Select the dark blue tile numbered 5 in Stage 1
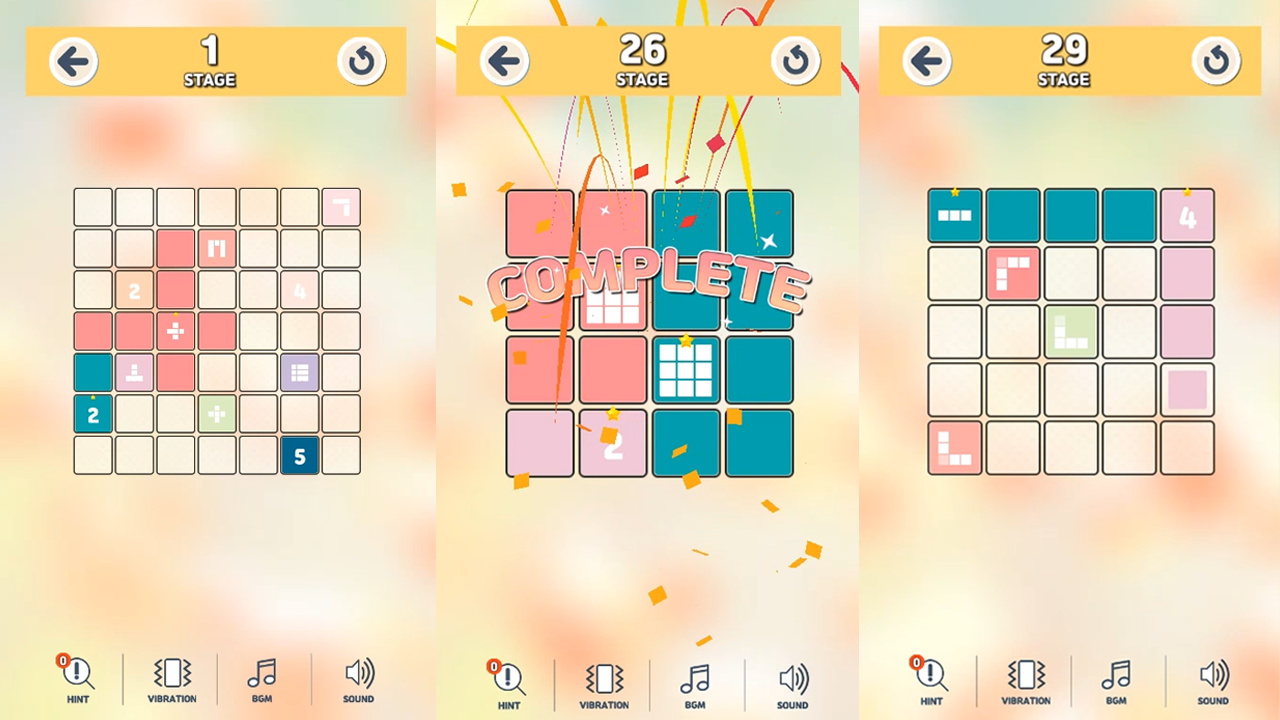 [299, 457]
